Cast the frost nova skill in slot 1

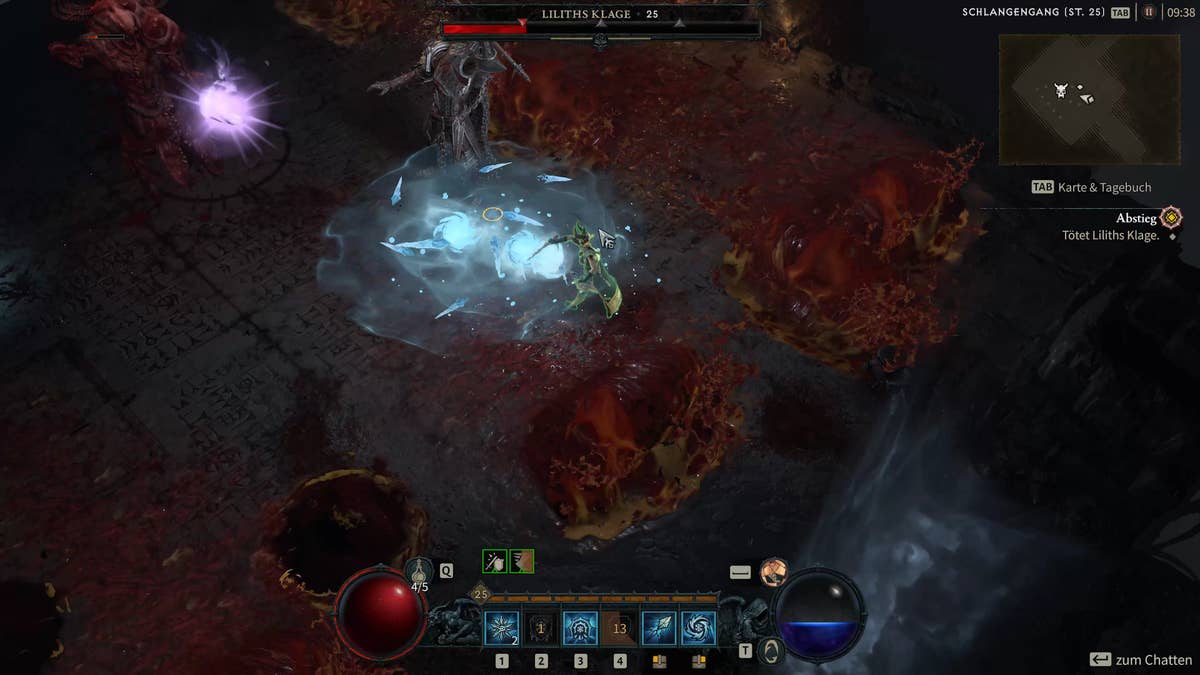[x=501, y=628]
